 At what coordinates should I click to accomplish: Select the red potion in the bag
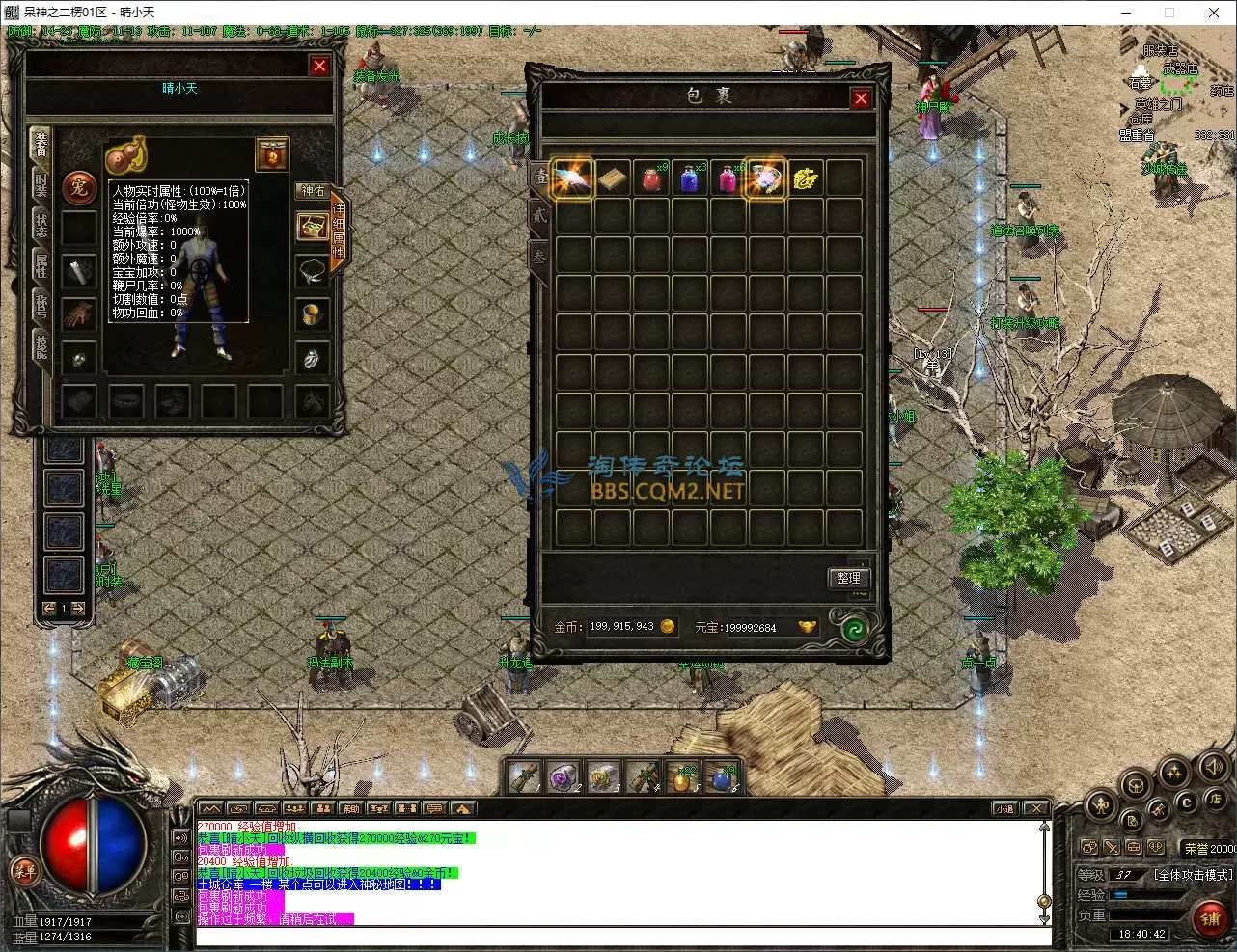coord(651,178)
